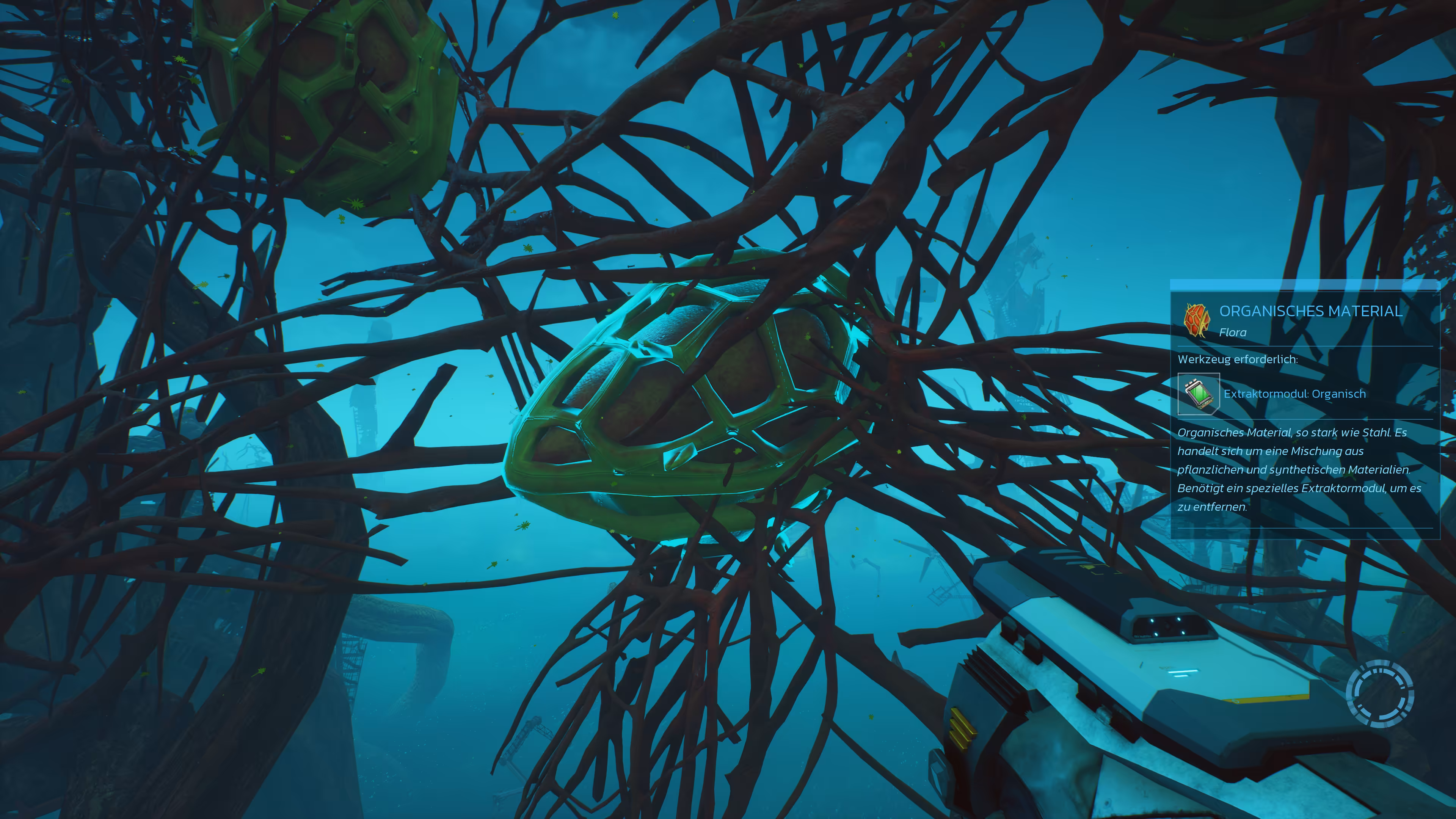Click the Extraktormodul: Organisch tool icon
Viewport: 1456px width, 819px height.
(1198, 394)
